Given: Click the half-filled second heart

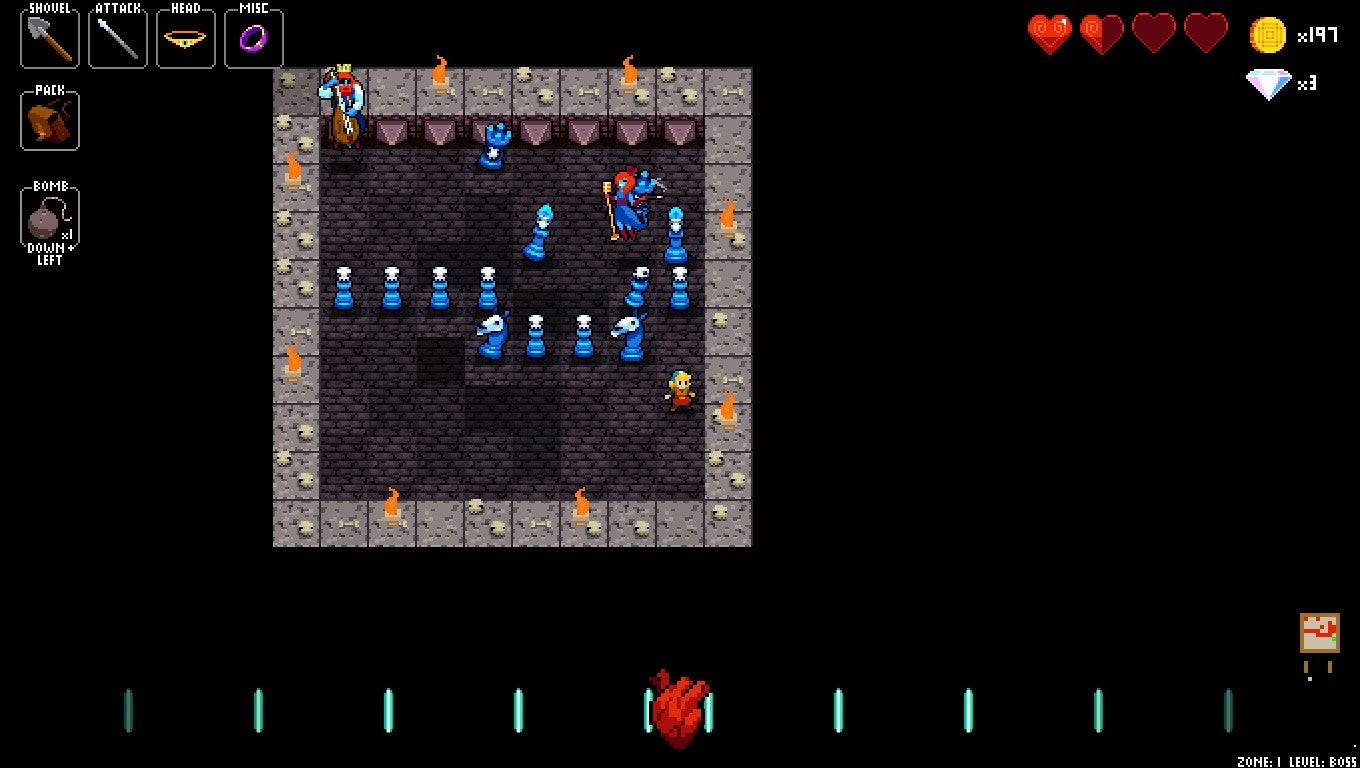Looking at the screenshot, I should coord(1102,33).
